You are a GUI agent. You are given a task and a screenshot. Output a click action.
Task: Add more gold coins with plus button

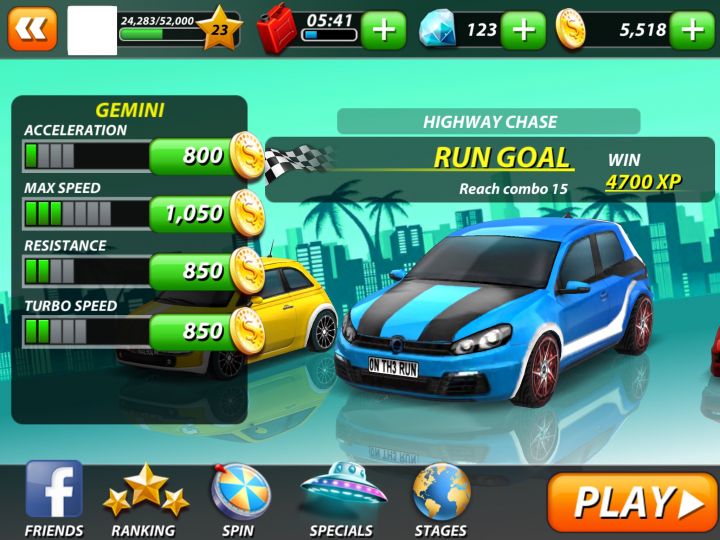coord(693,30)
